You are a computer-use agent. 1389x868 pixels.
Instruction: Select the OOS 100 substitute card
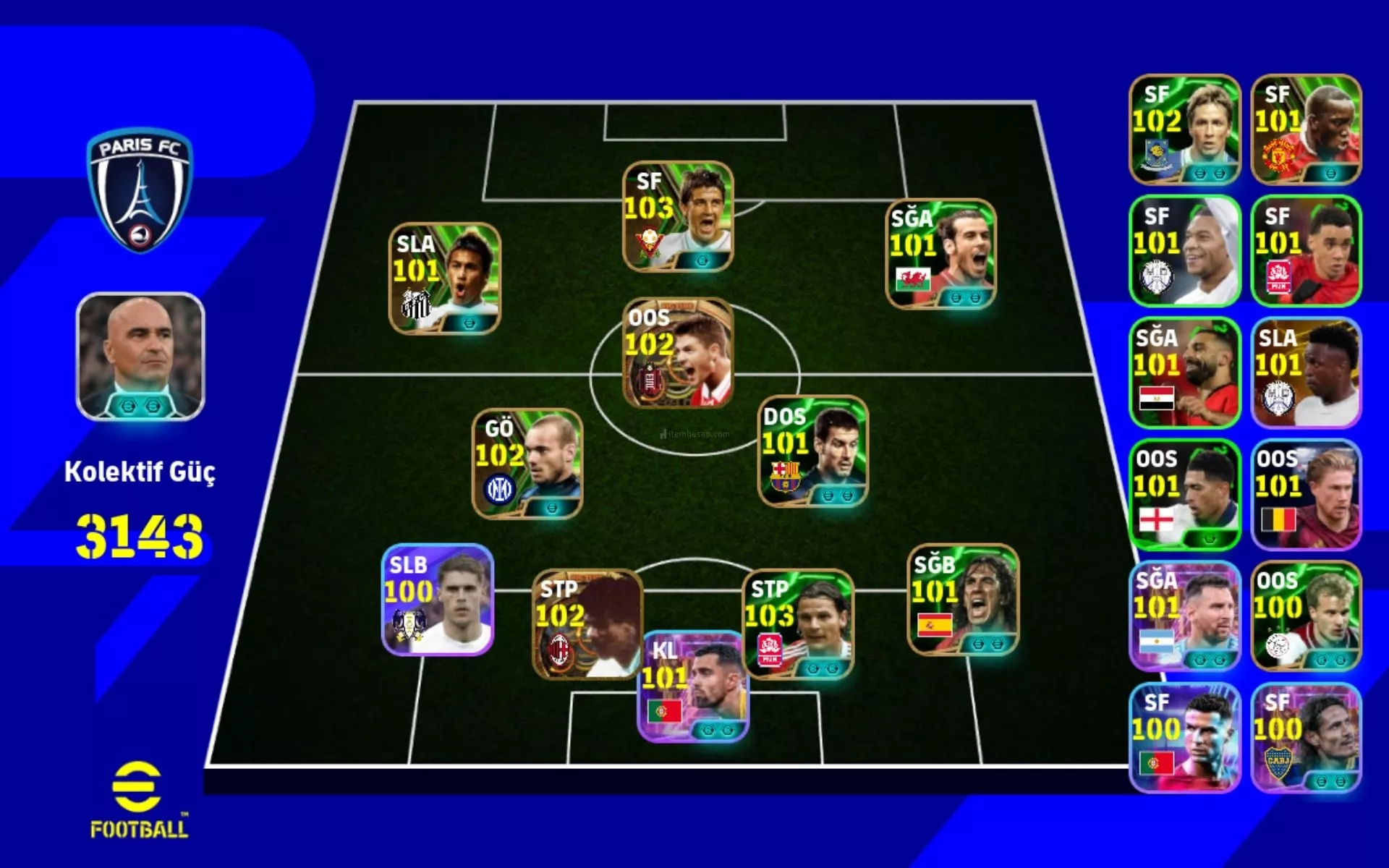coord(1306,616)
